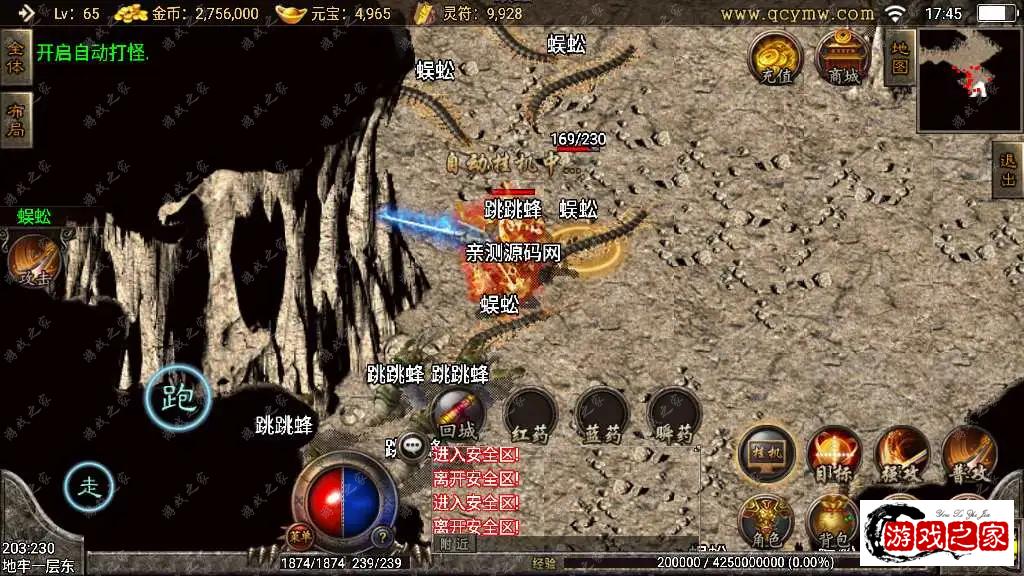Tap the 攻击 attack icon
1024x576 pixels.
click(35, 262)
